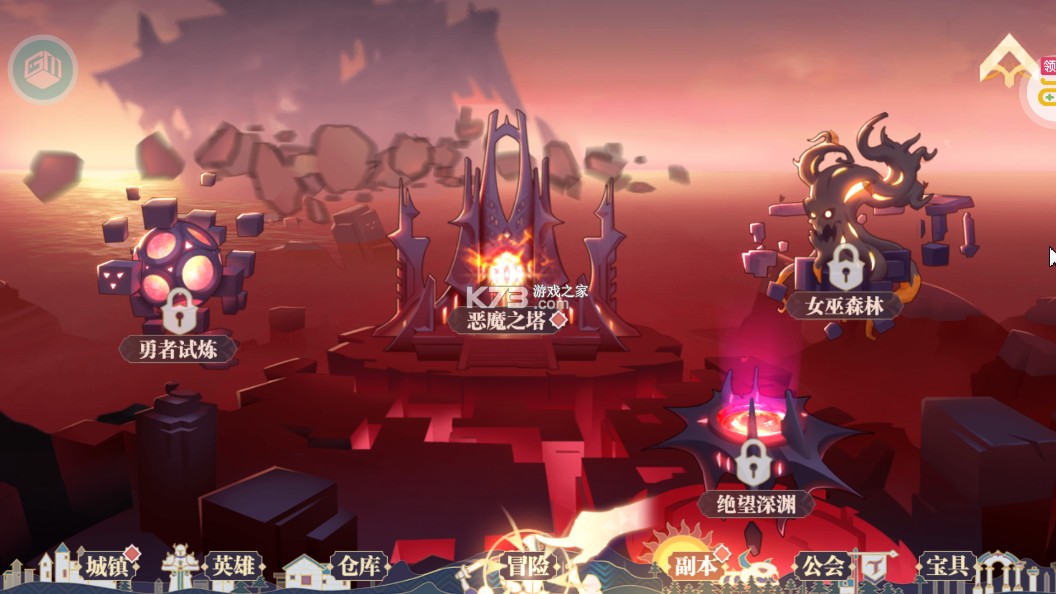Image resolution: width=1056 pixels, height=594 pixels.
Task: Open the GM round icon
Action: pyautogui.click(x=43, y=70)
